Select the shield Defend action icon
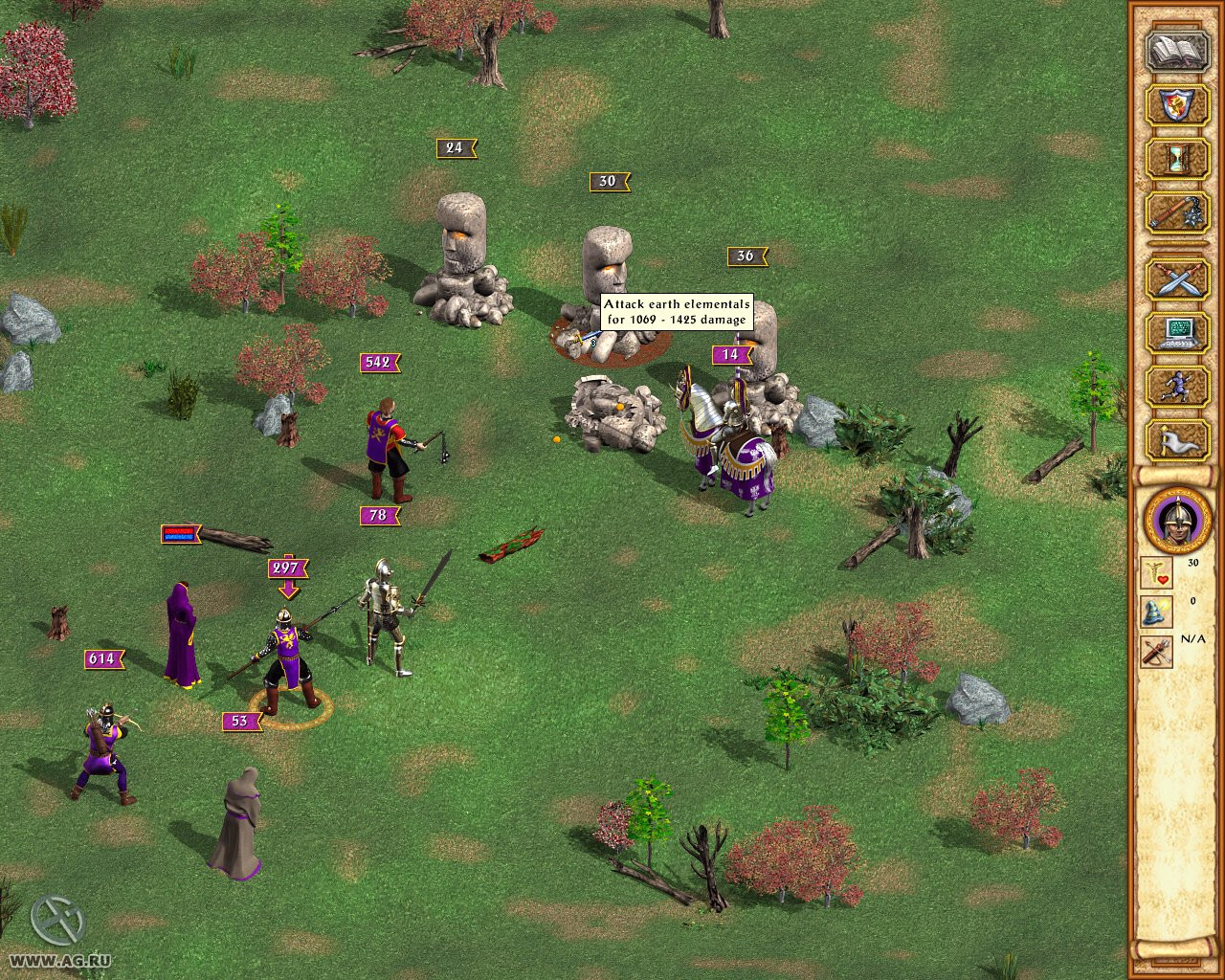Viewport: 1225px width, 980px height. (1175, 105)
